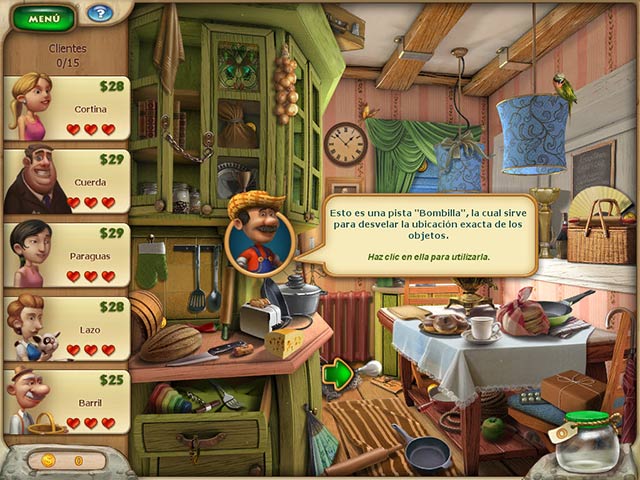Select the Cortina customer order card
Viewport: 640px width, 480px height.
tap(68, 108)
